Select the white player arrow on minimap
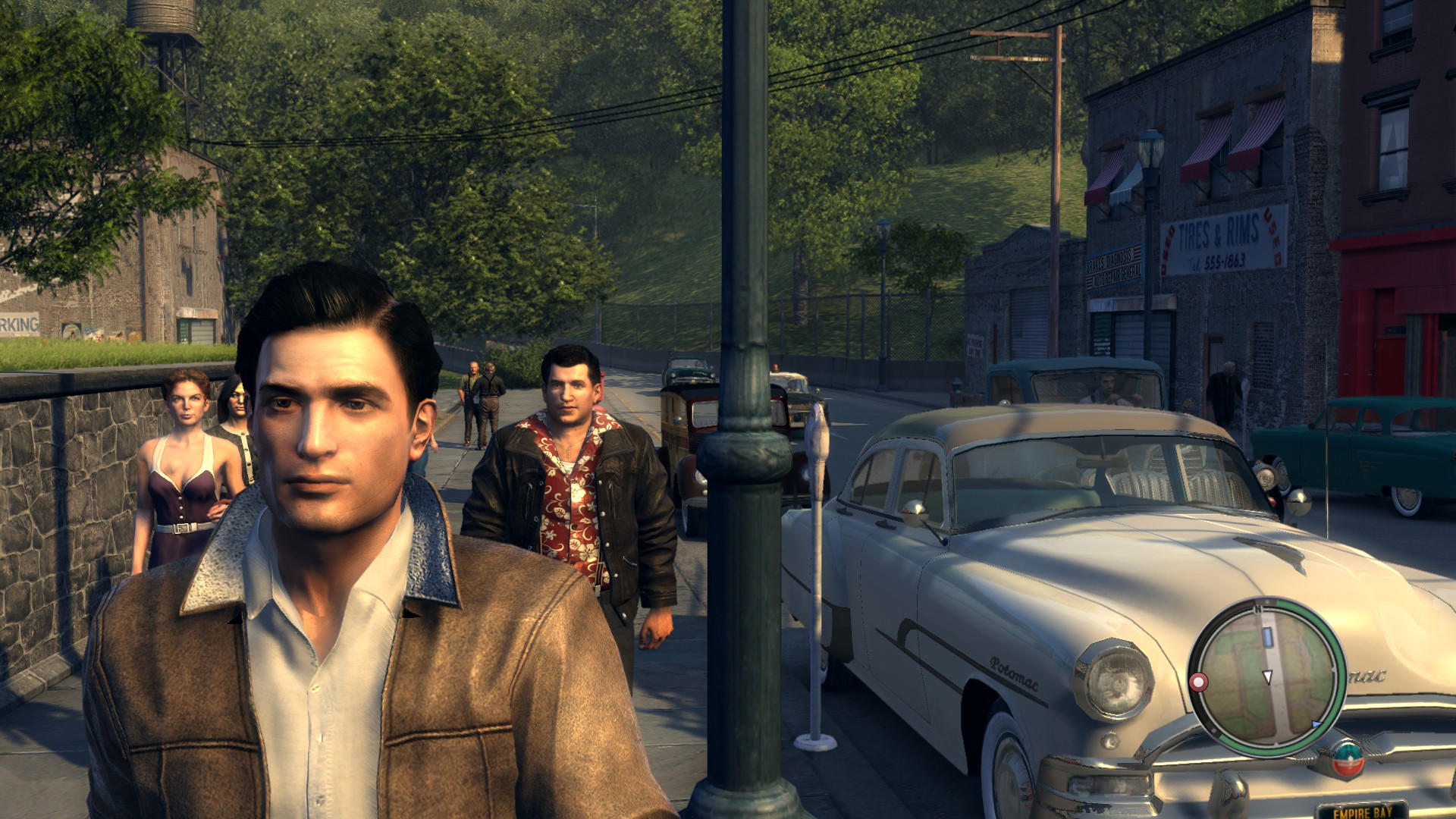Image resolution: width=1456 pixels, height=819 pixels. (x=1267, y=676)
